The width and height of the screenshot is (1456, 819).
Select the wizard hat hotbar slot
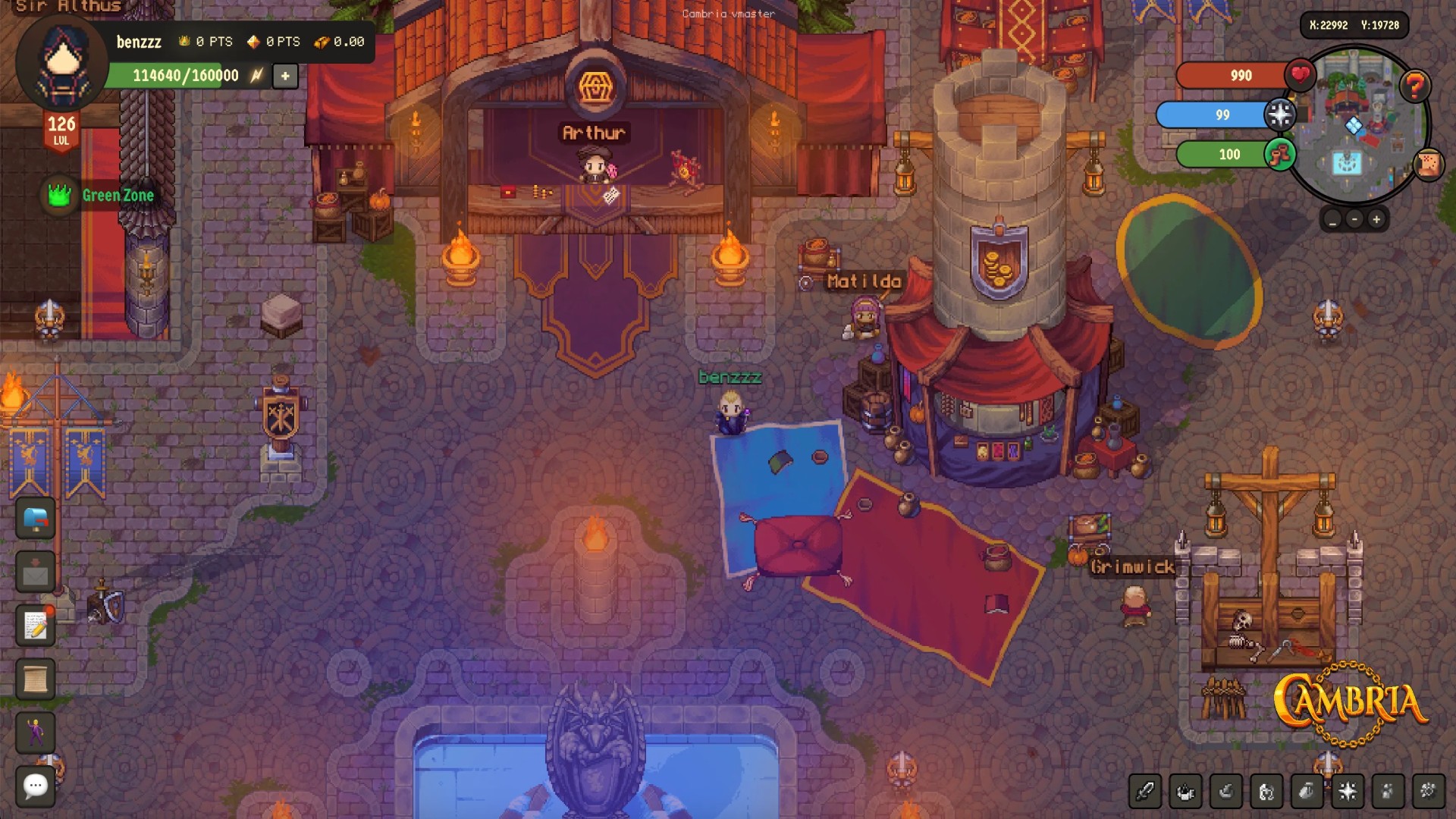1225,792
